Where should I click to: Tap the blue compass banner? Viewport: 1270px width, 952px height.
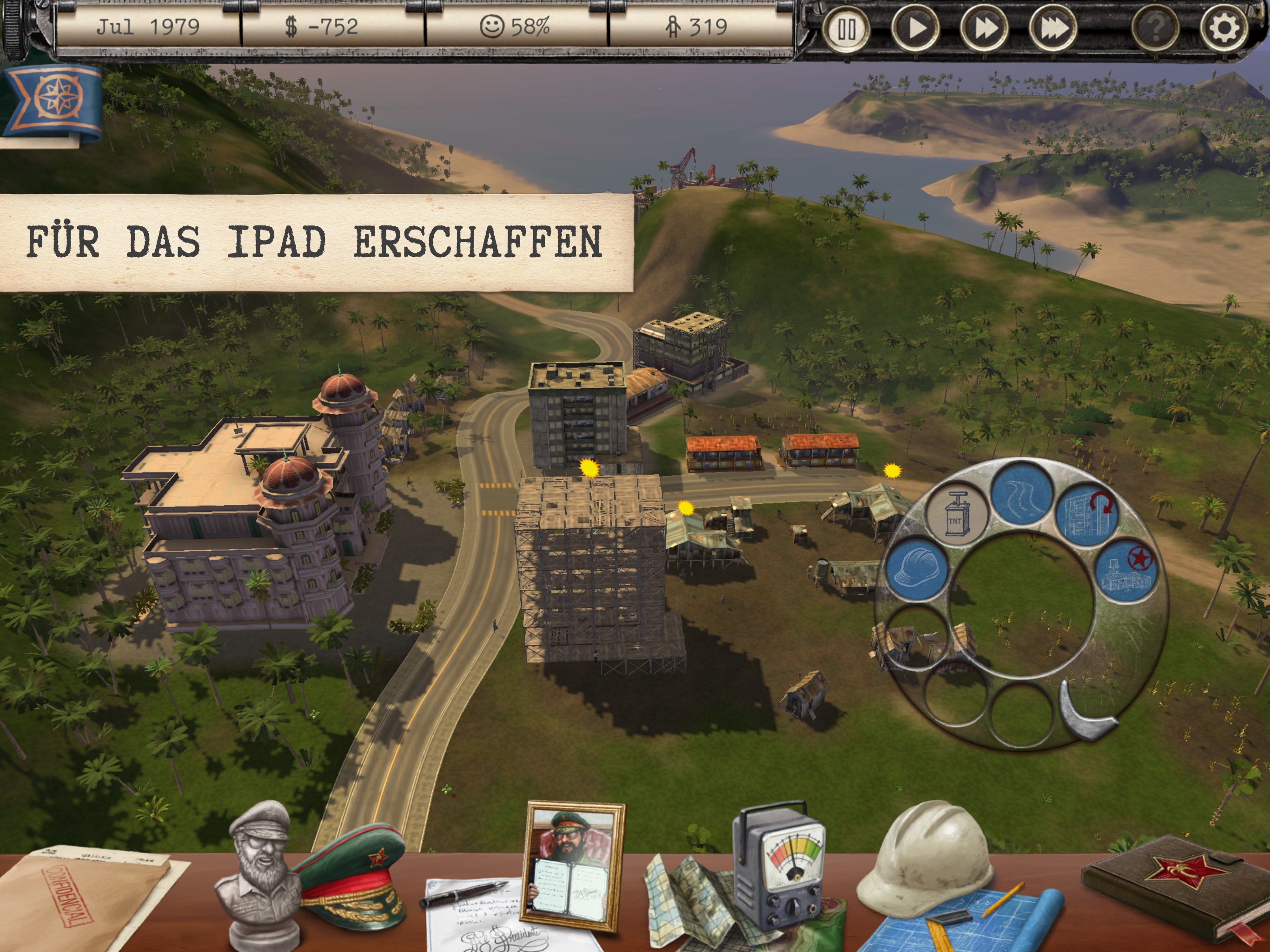coord(54,100)
